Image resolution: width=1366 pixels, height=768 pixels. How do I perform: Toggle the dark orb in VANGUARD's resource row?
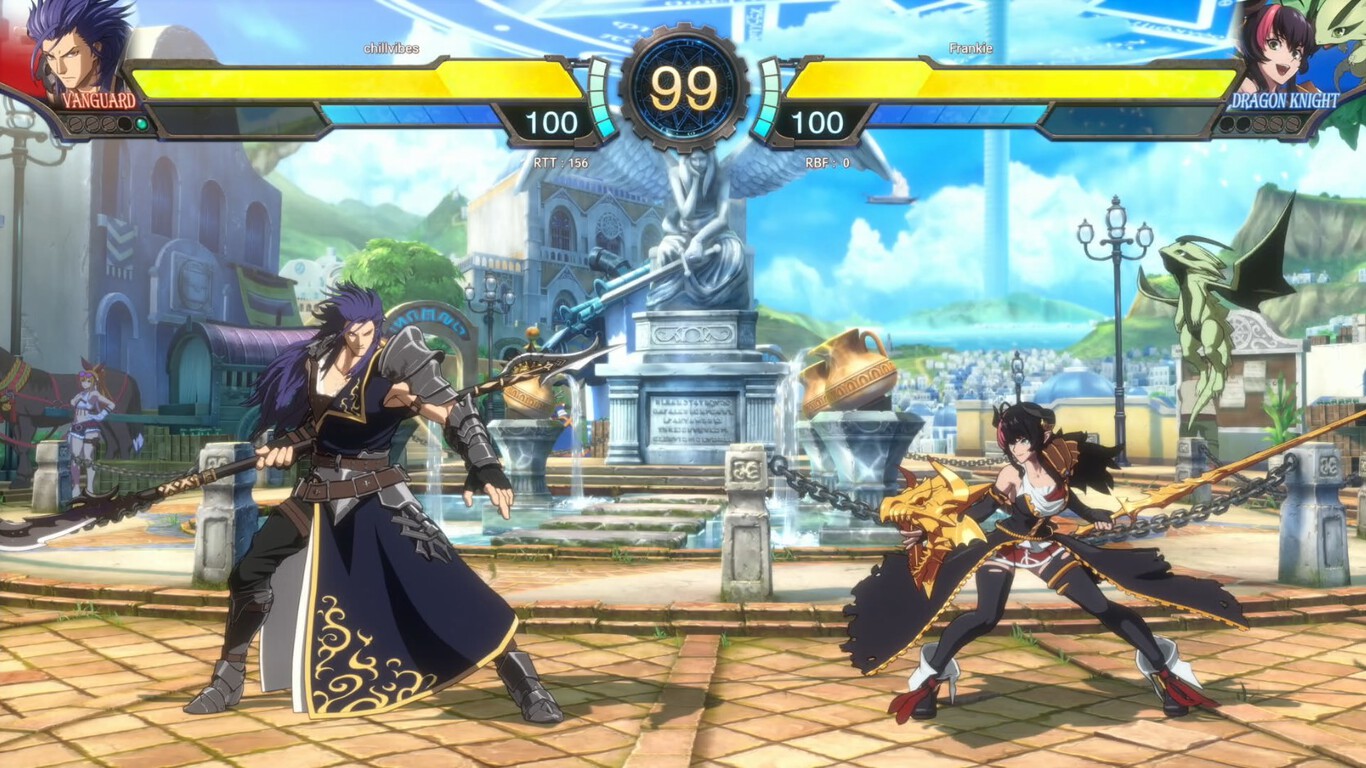pos(124,124)
